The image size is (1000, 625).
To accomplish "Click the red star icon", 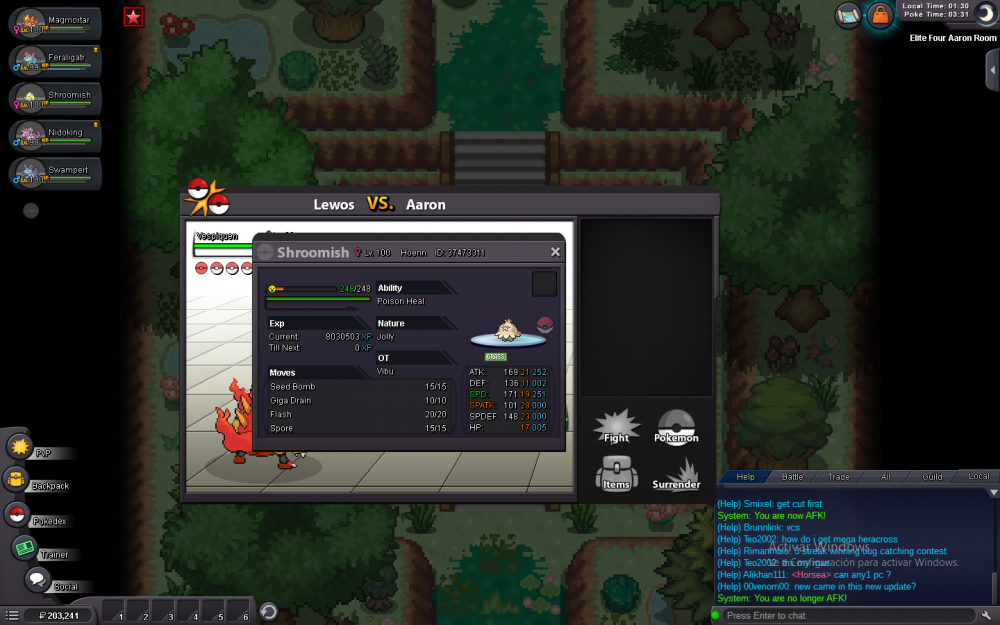I will [134, 16].
